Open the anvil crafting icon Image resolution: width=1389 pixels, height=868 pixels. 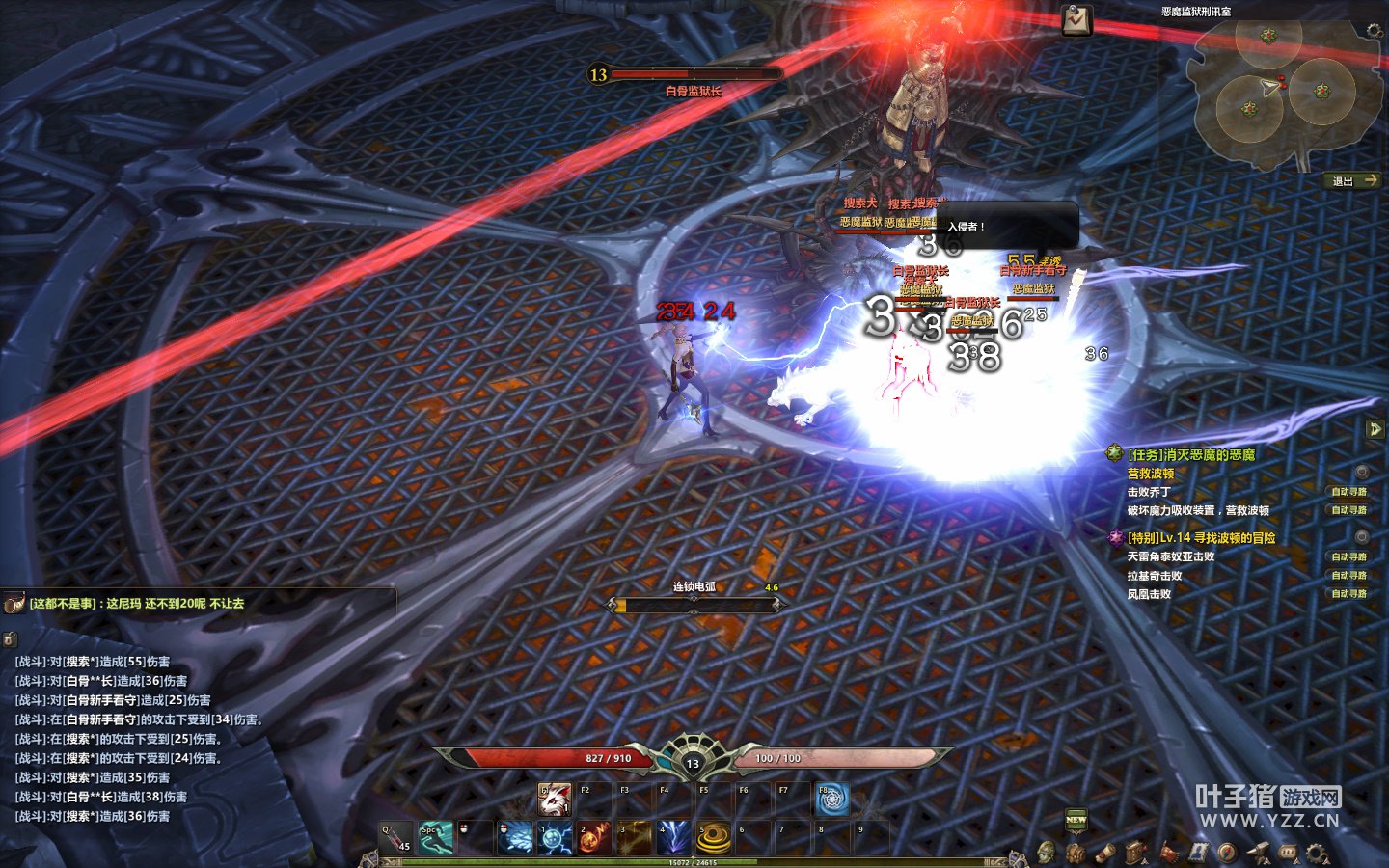1257,853
